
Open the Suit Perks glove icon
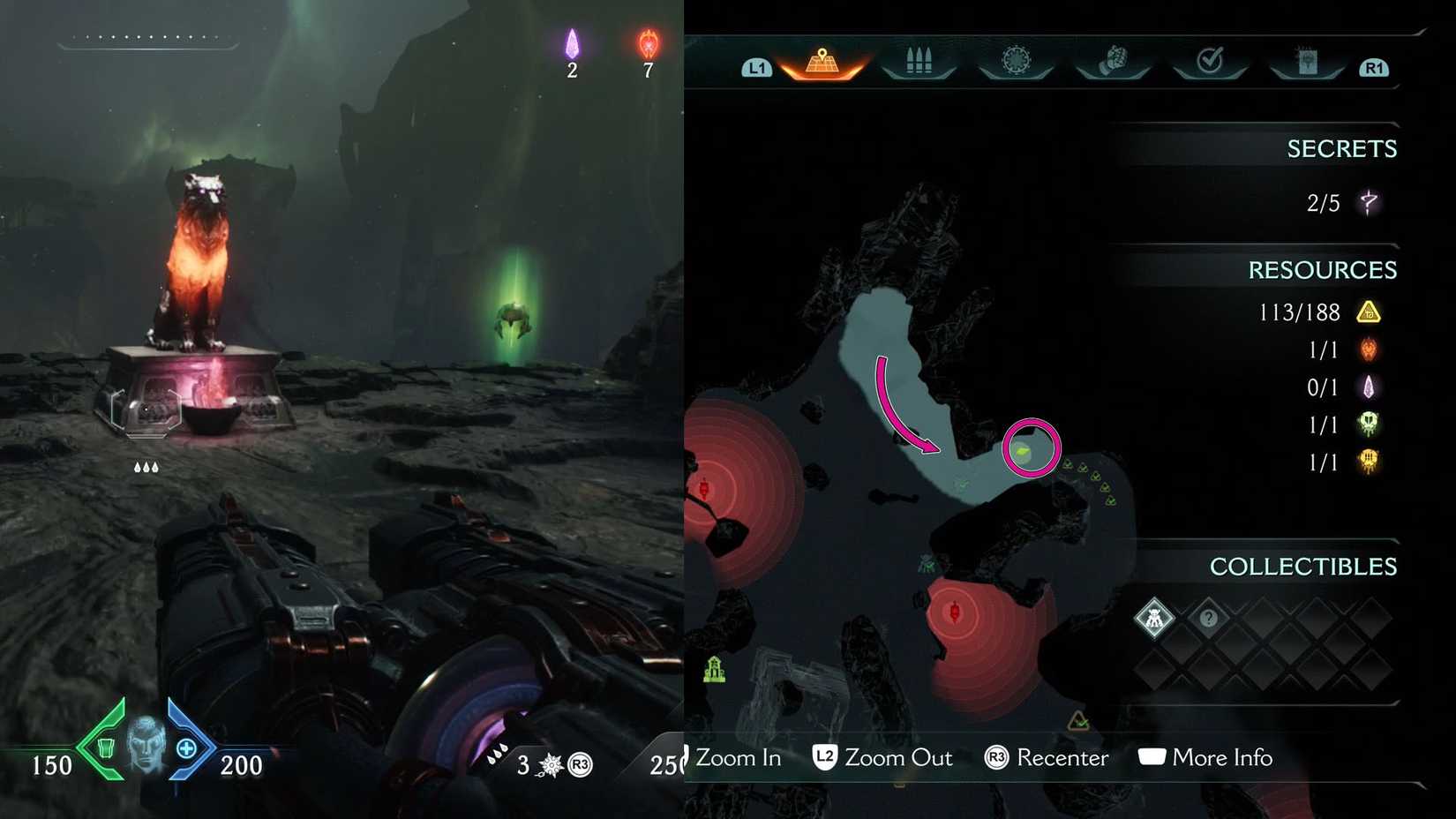click(x=1114, y=57)
